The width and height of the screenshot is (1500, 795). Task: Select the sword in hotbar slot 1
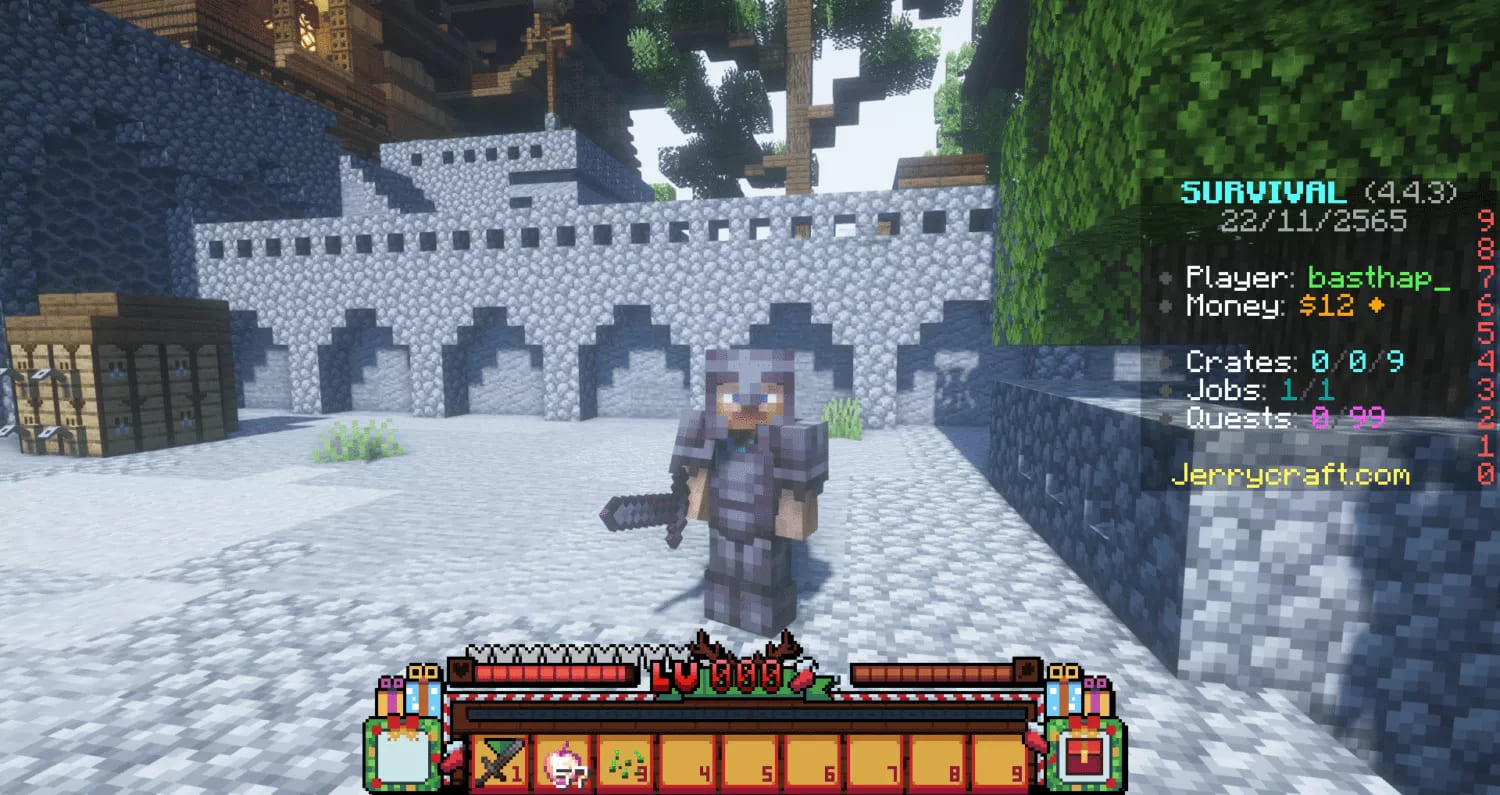tap(498, 764)
